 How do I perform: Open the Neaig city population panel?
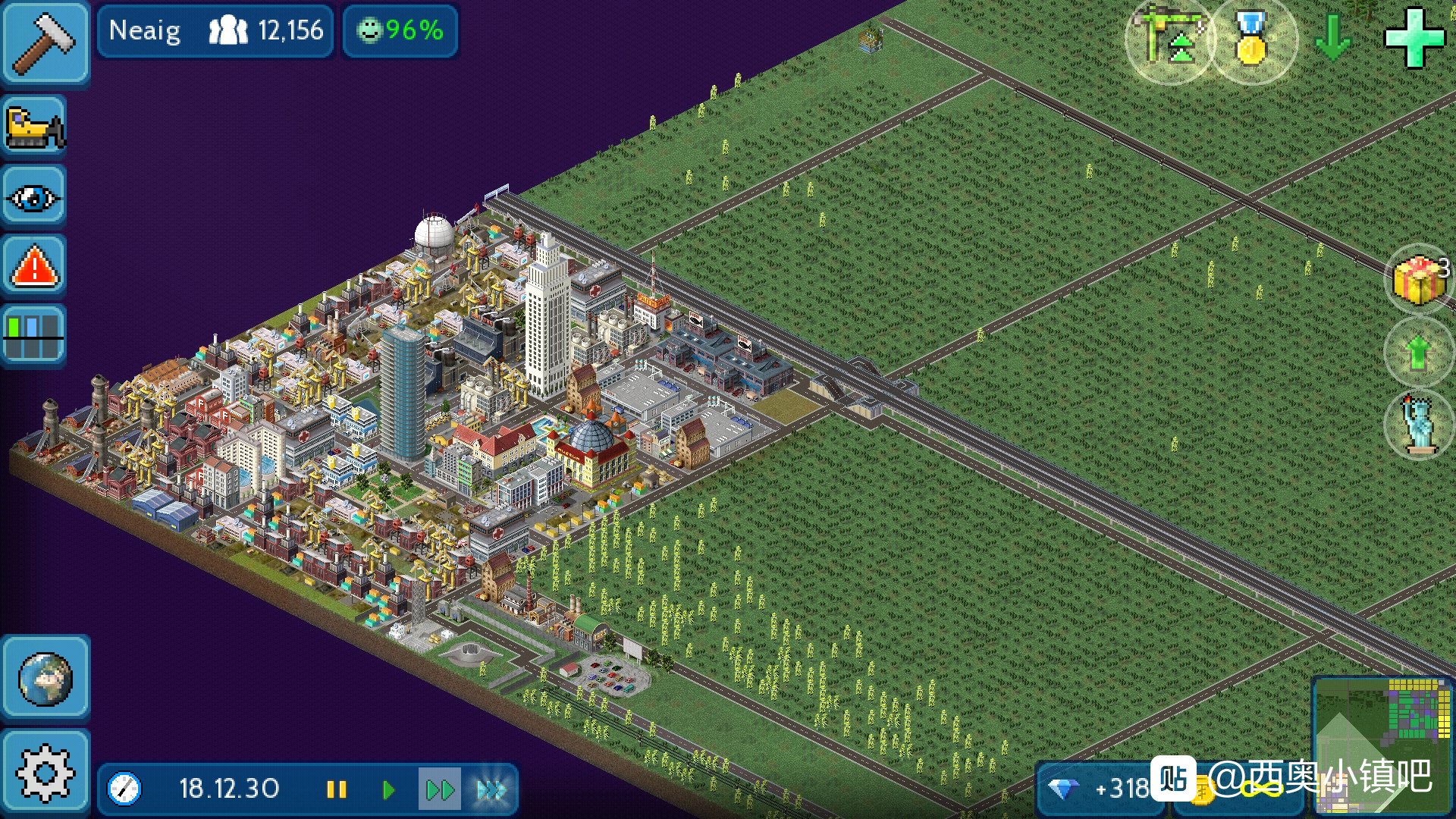click(x=215, y=30)
